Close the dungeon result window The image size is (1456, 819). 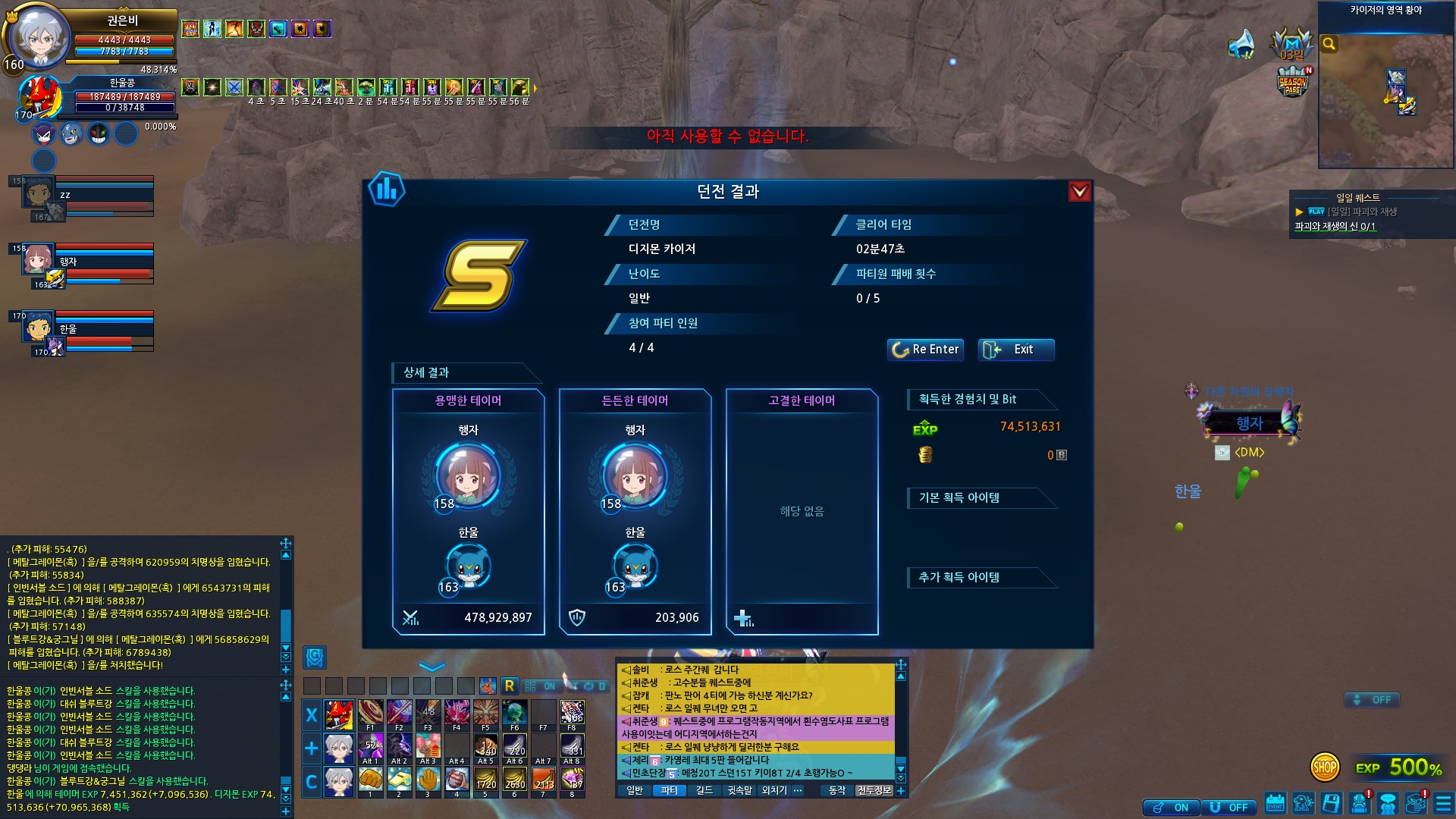[x=1079, y=192]
